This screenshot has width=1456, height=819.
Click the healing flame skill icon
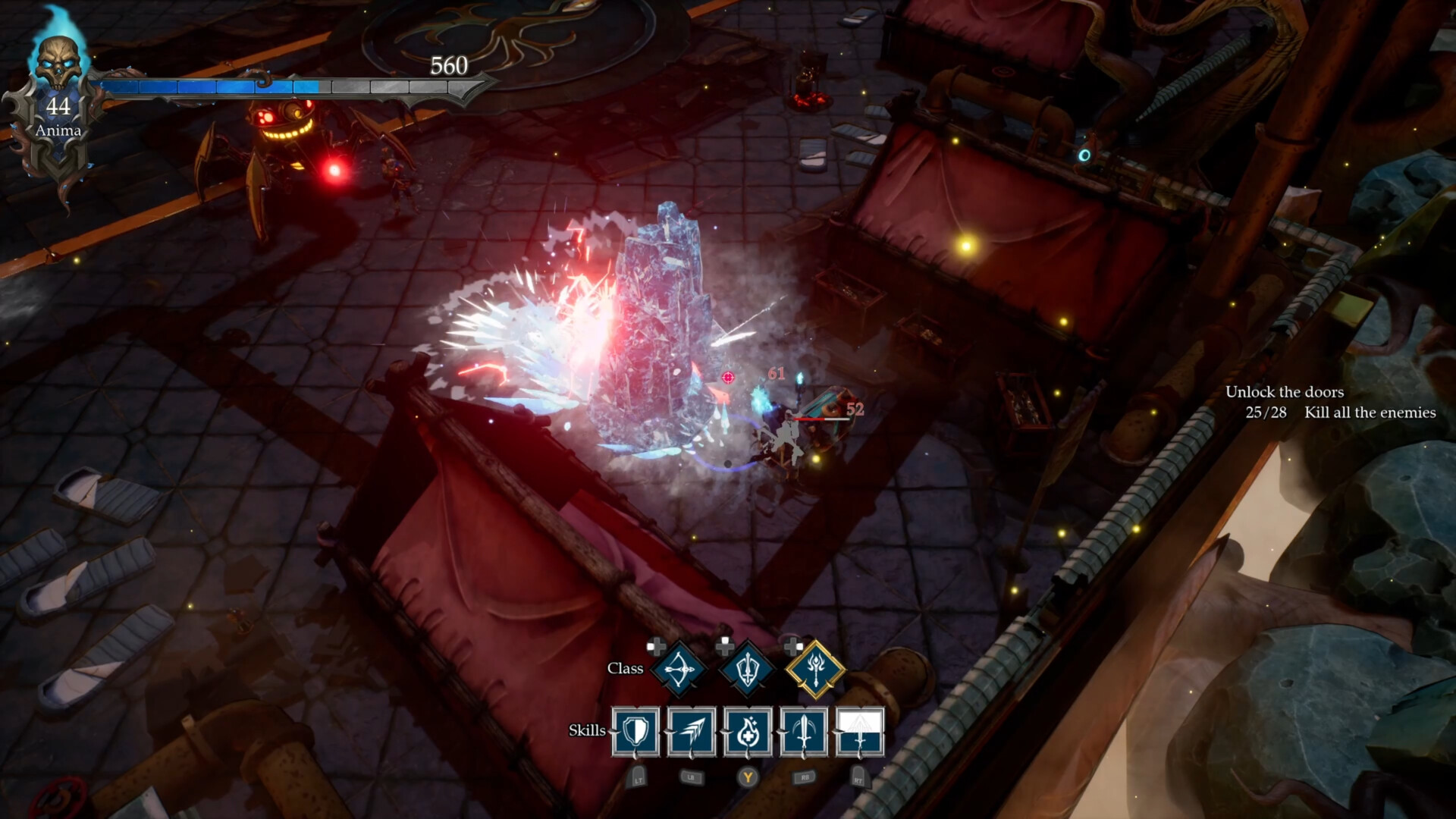coord(748,731)
